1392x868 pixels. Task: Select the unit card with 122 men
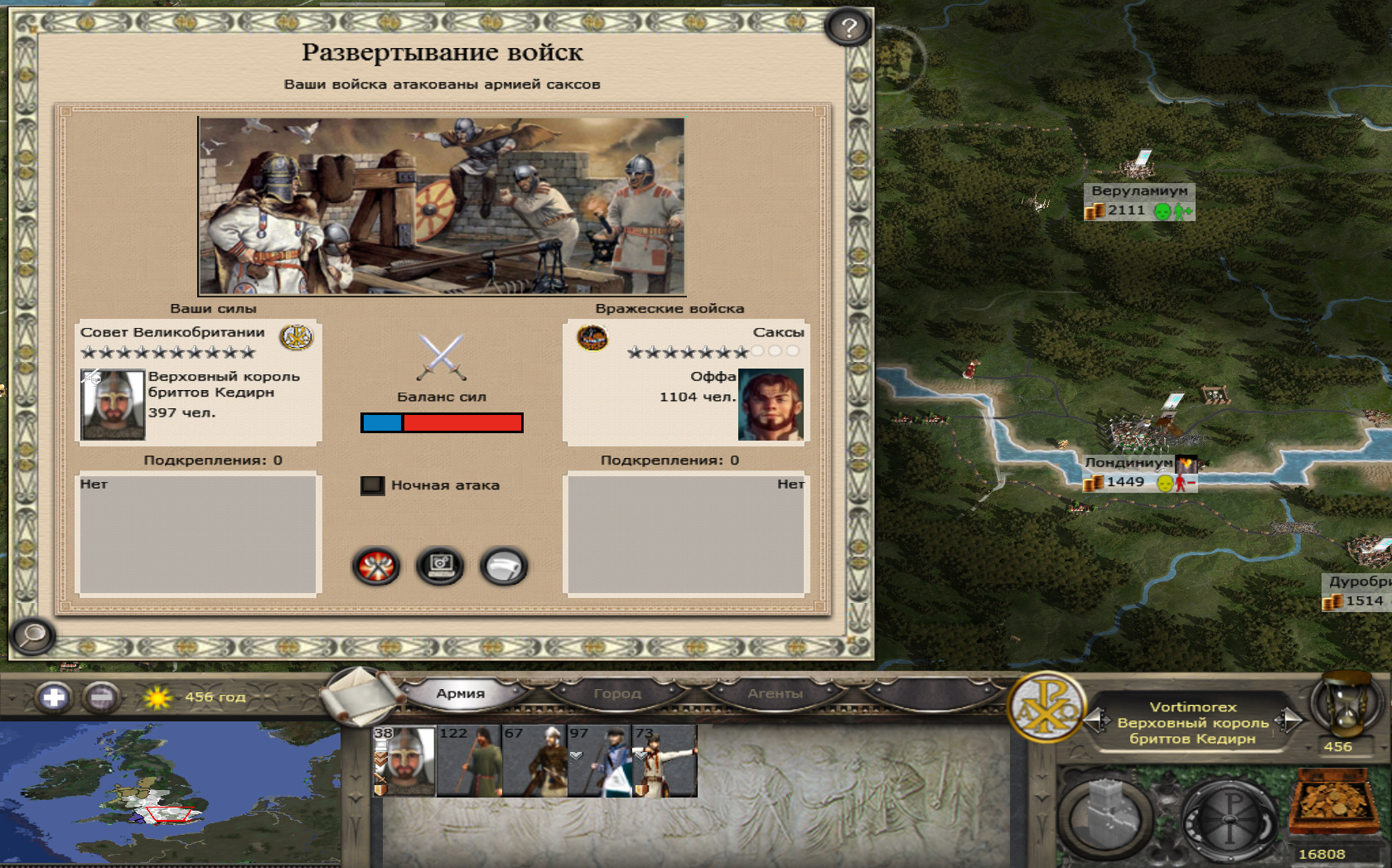tap(469, 761)
